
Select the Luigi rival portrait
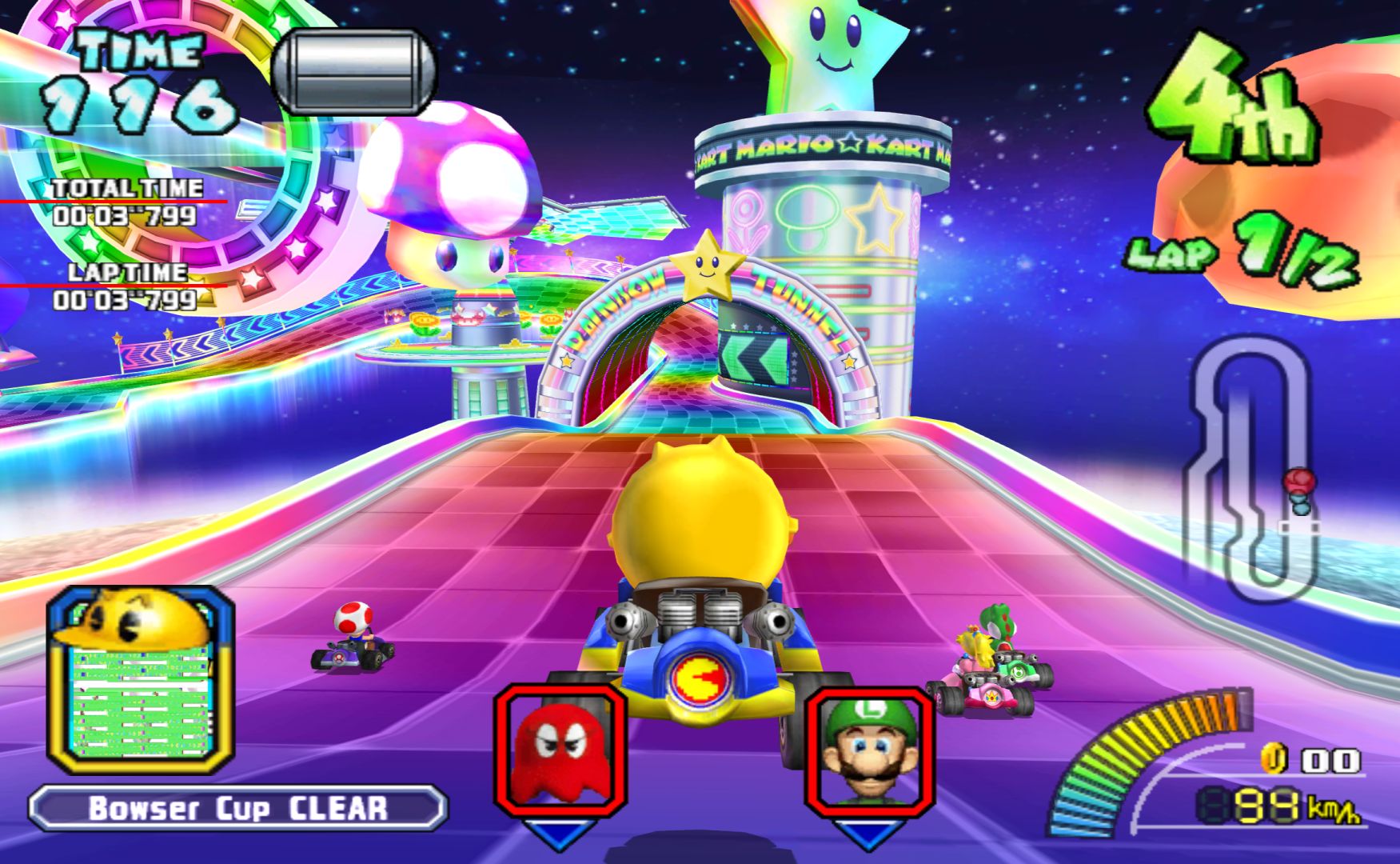click(x=869, y=750)
